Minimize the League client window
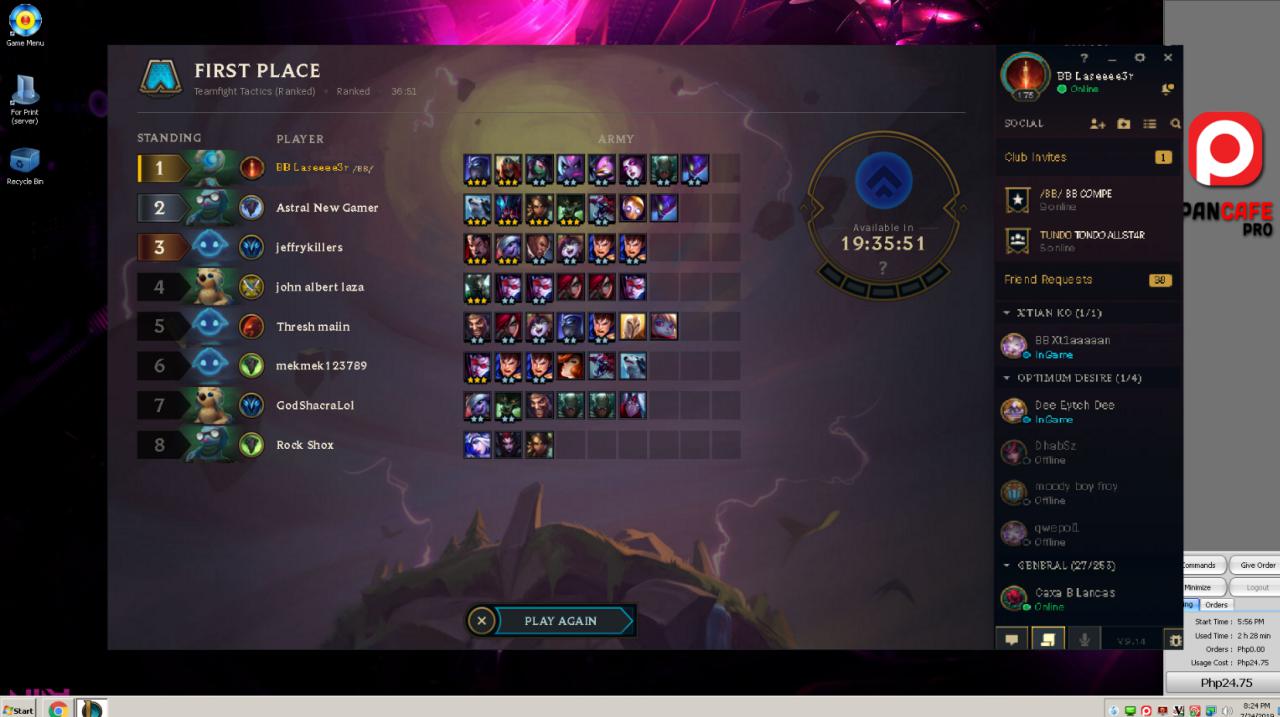The image size is (1280, 717). coord(1112,58)
